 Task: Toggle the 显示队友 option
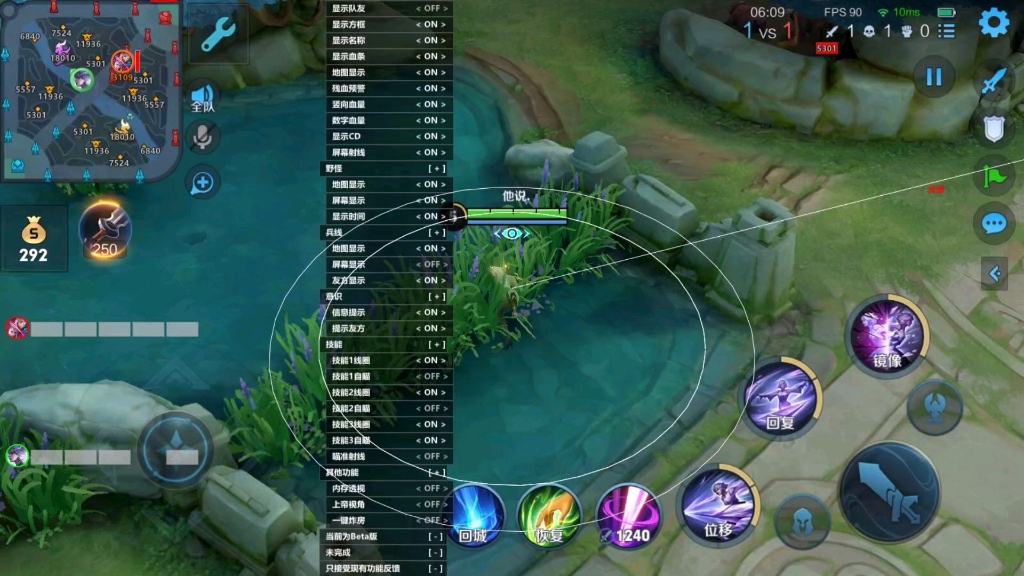[432, 8]
